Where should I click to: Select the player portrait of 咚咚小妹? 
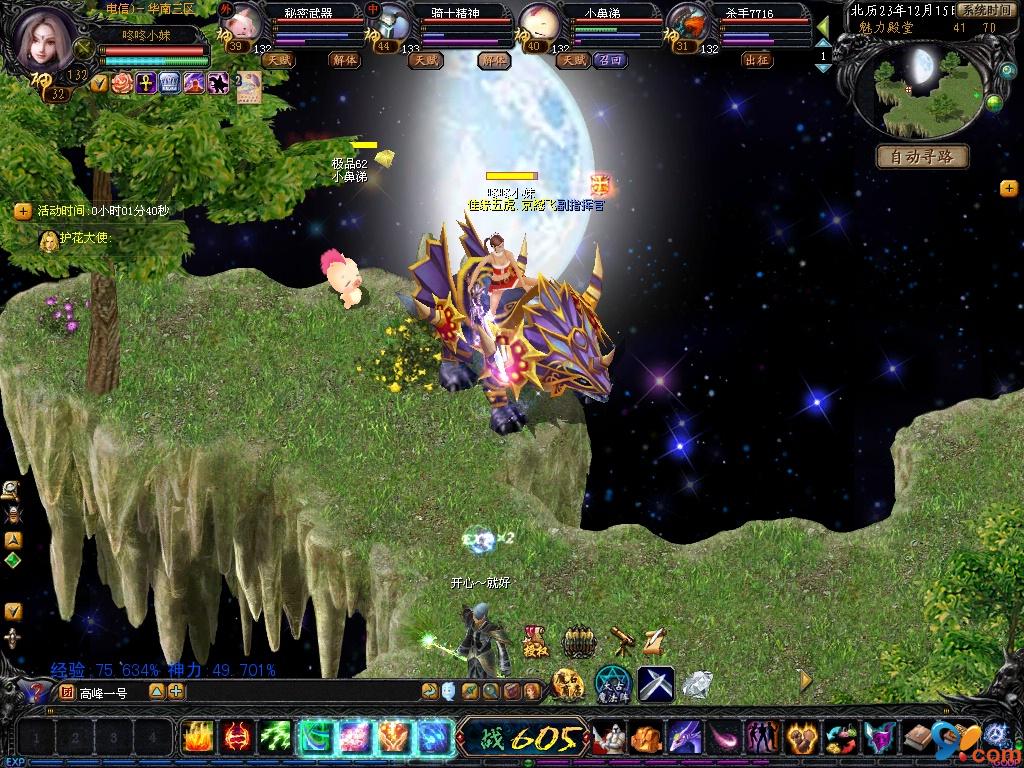pos(45,40)
